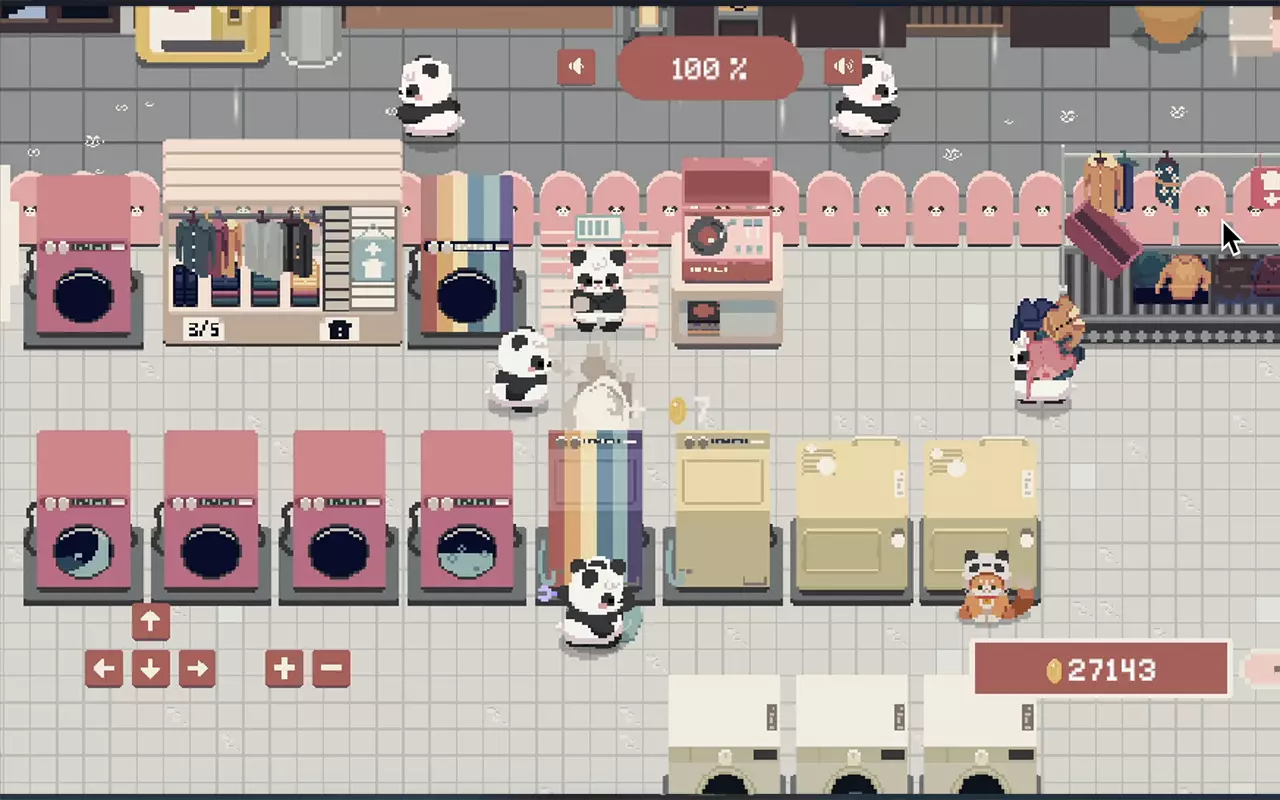Click the 100% cleanliness progress bar

point(711,69)
